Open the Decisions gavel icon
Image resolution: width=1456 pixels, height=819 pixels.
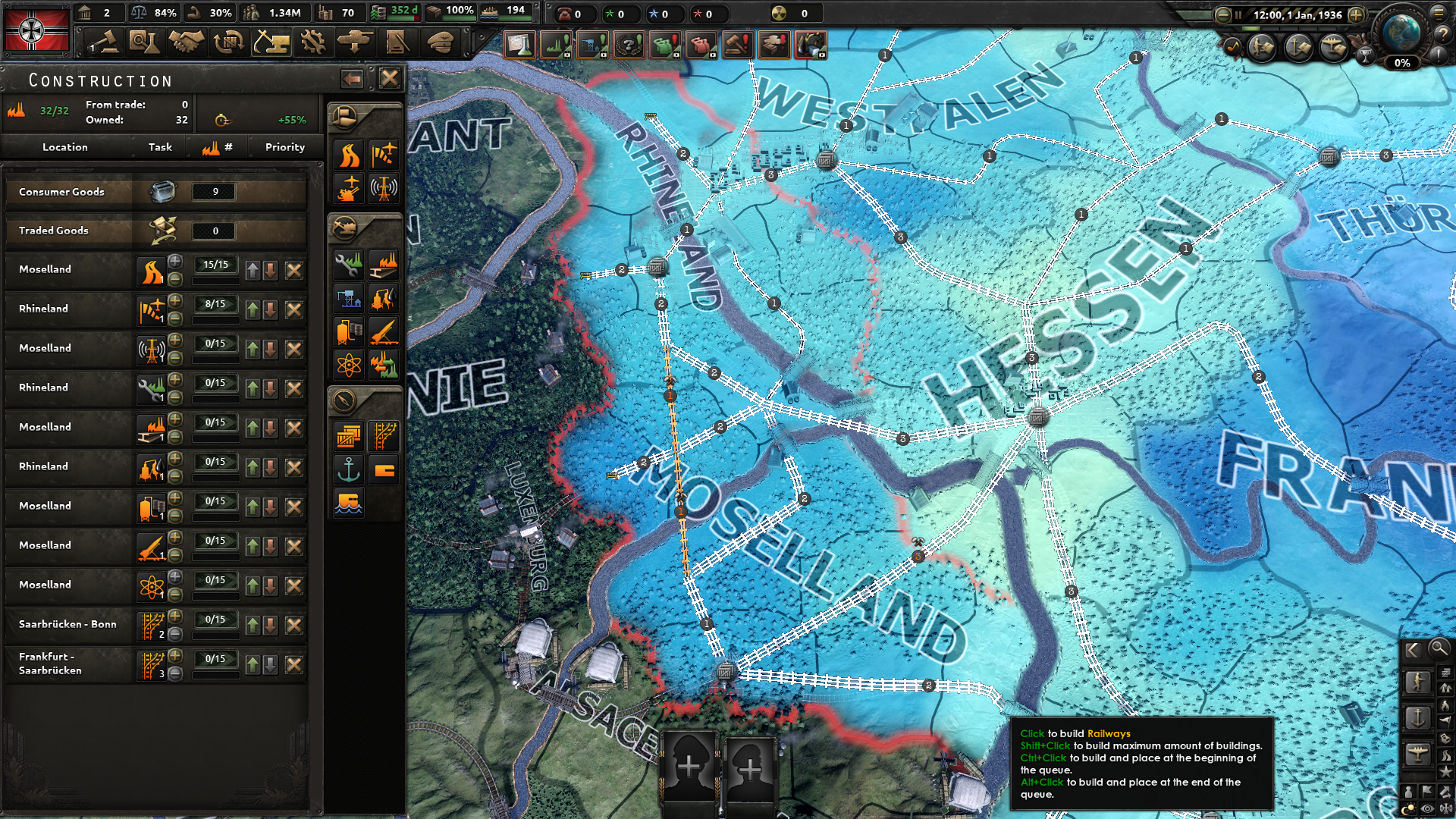click(x=100, y=42)
